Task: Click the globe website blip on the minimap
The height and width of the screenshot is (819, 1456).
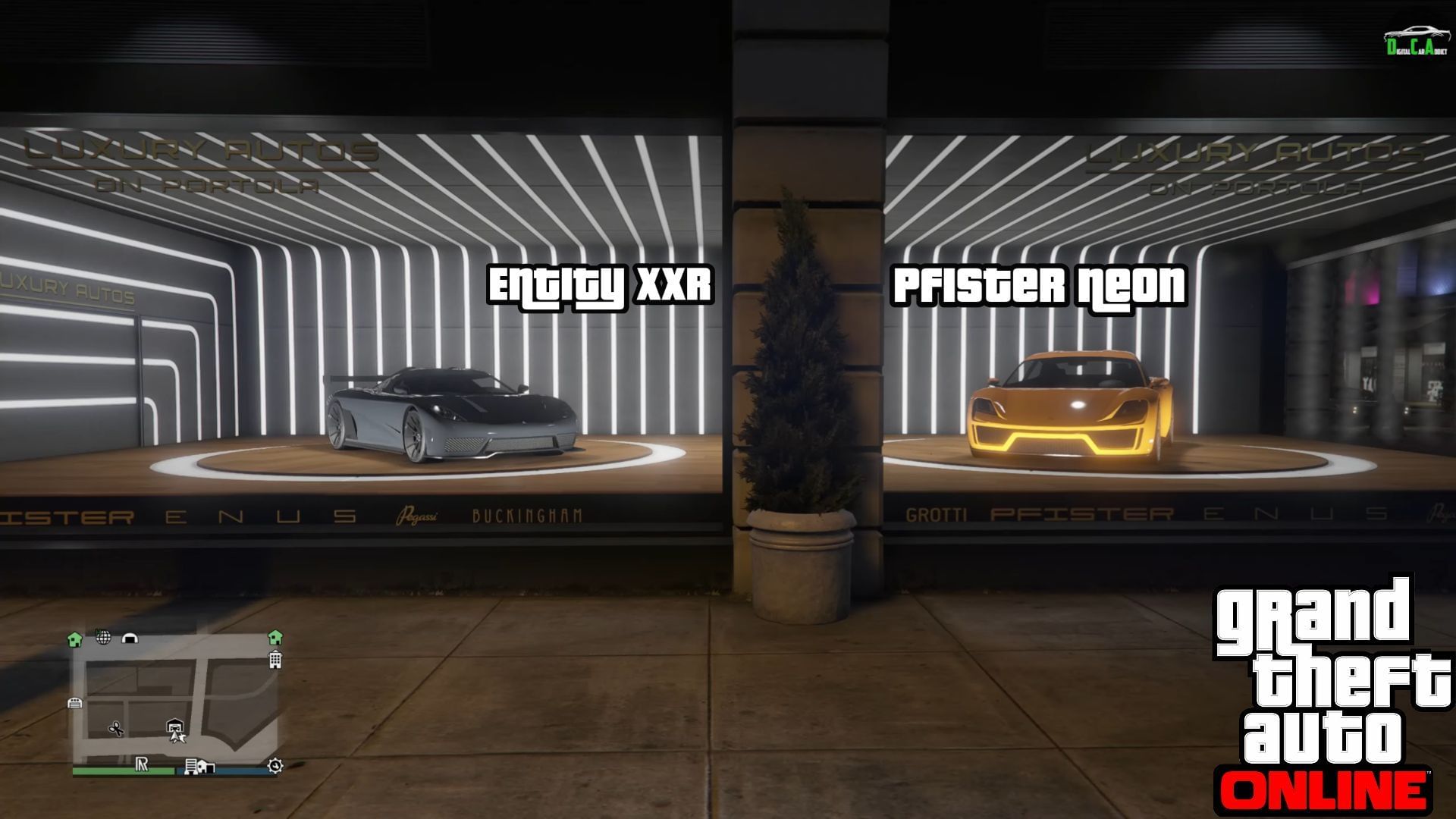Action: click(103, 638)
